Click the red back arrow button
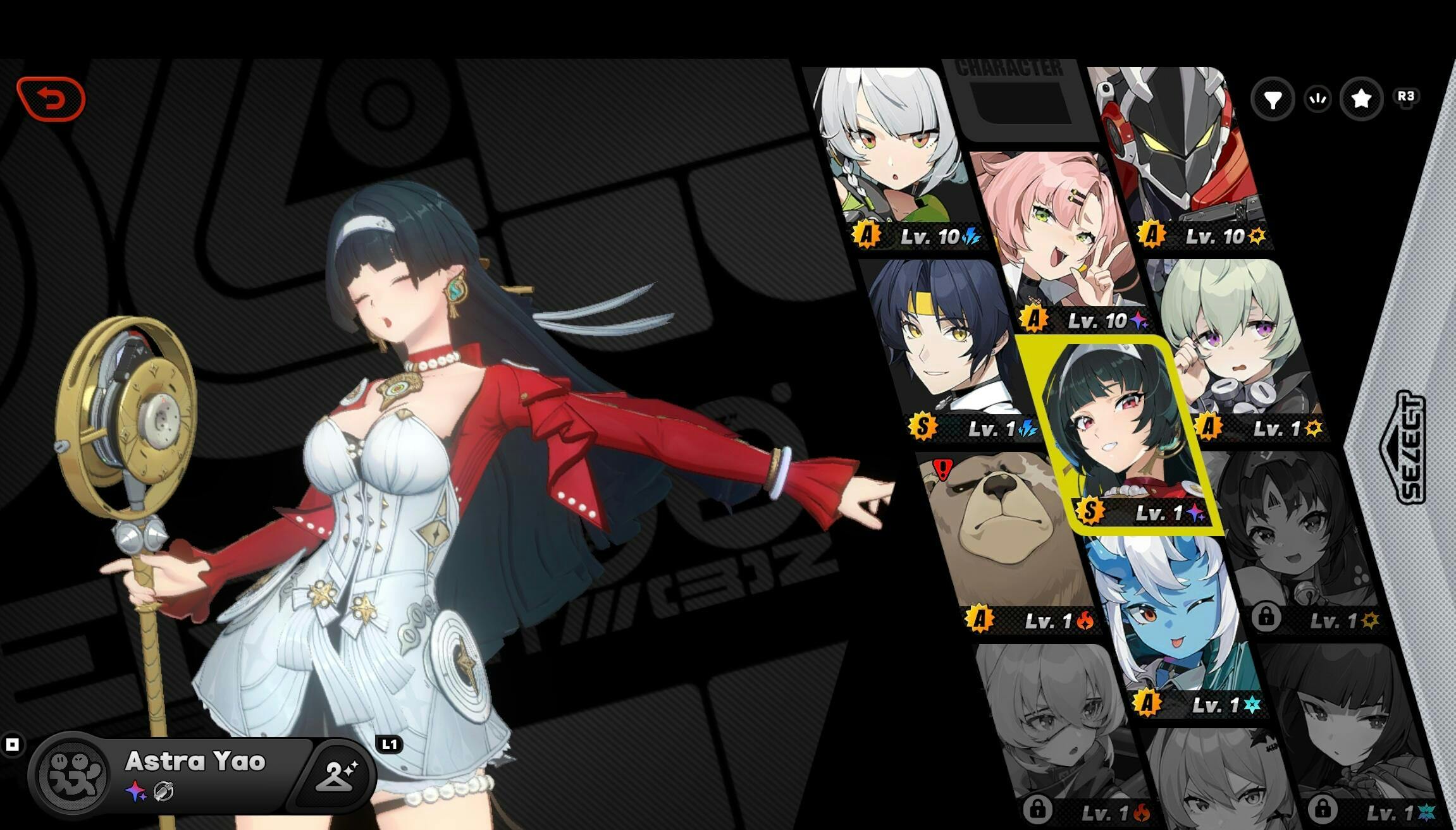 pyautogui.click(x=51, y=99)
